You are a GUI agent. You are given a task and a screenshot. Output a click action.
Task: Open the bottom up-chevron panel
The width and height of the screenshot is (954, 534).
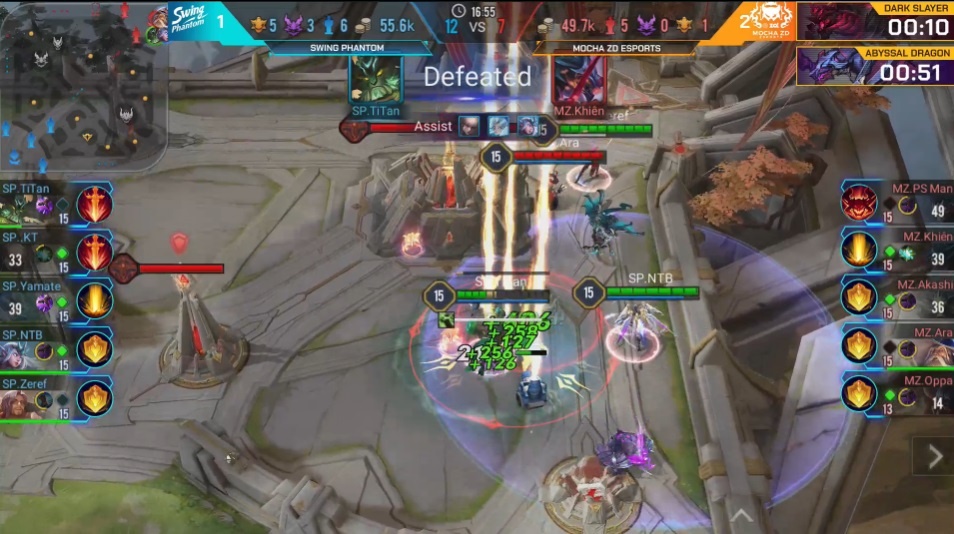click(x=741, y=515)
